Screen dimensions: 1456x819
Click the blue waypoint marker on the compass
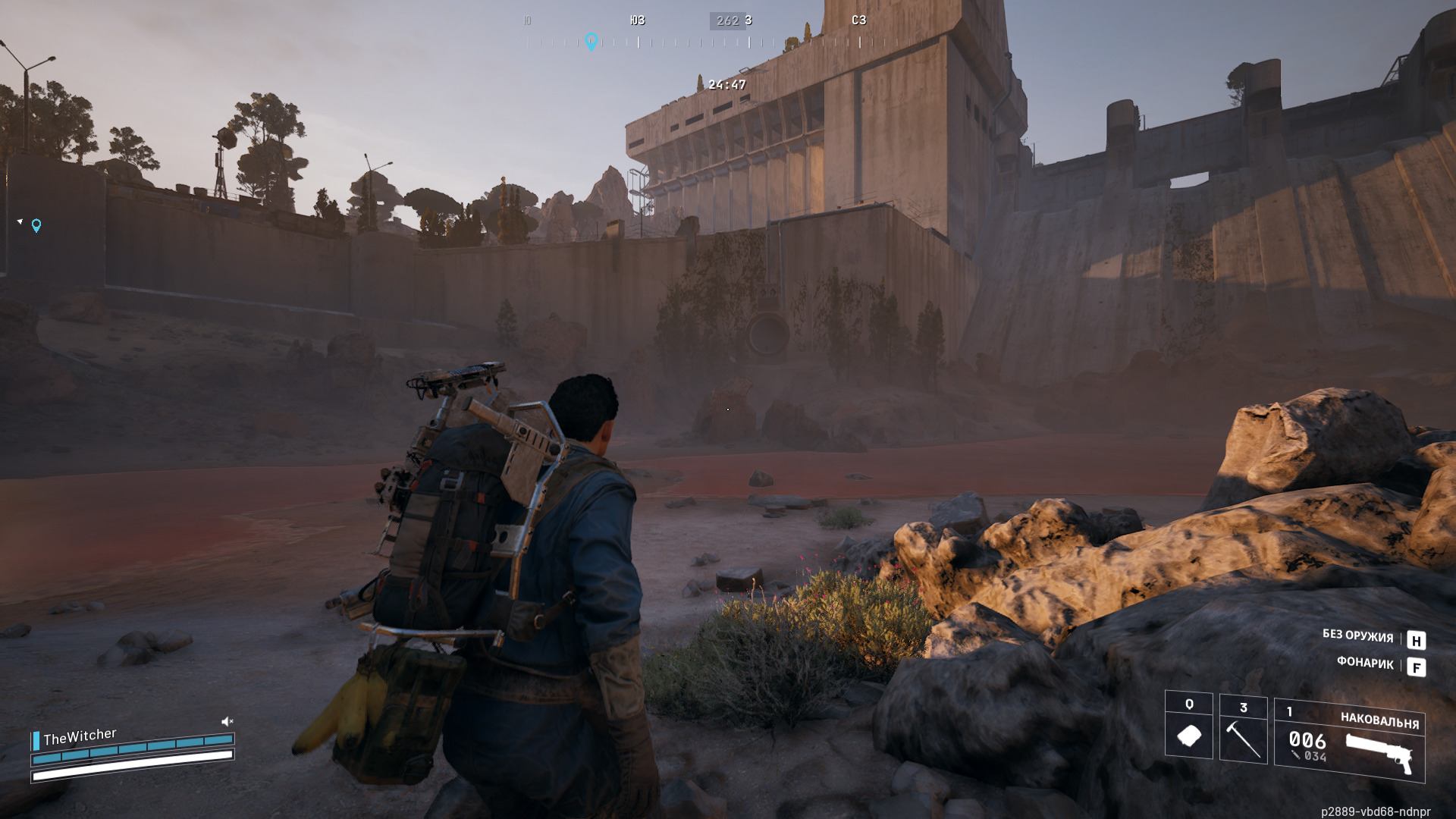pyautogui.click(x=591, y=41)
